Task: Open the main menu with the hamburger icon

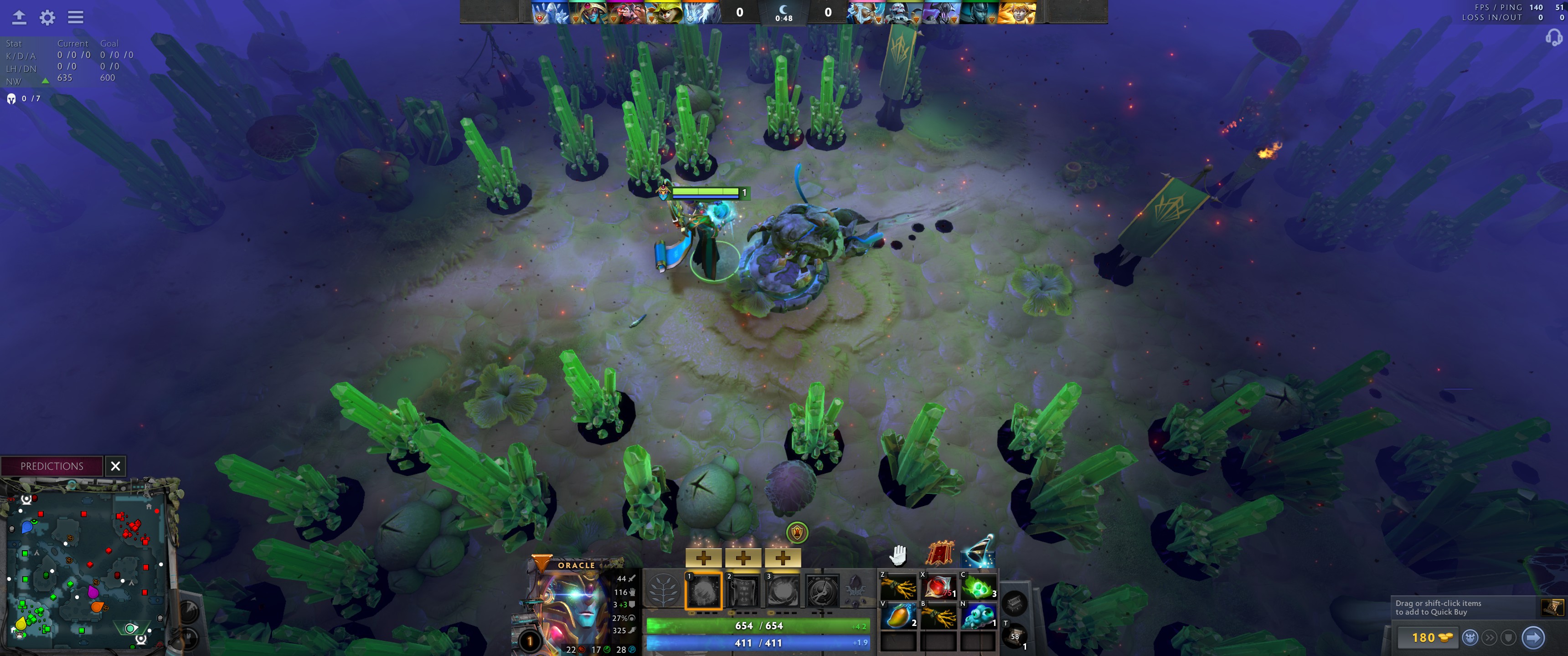Action: (75, 18)
